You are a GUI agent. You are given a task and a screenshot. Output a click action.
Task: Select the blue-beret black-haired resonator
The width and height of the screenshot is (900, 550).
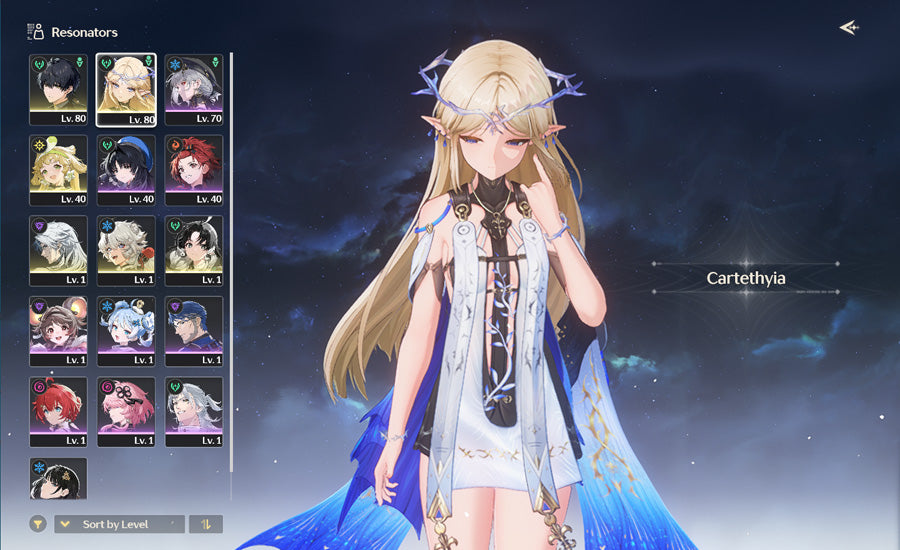(x=126, y=170)
